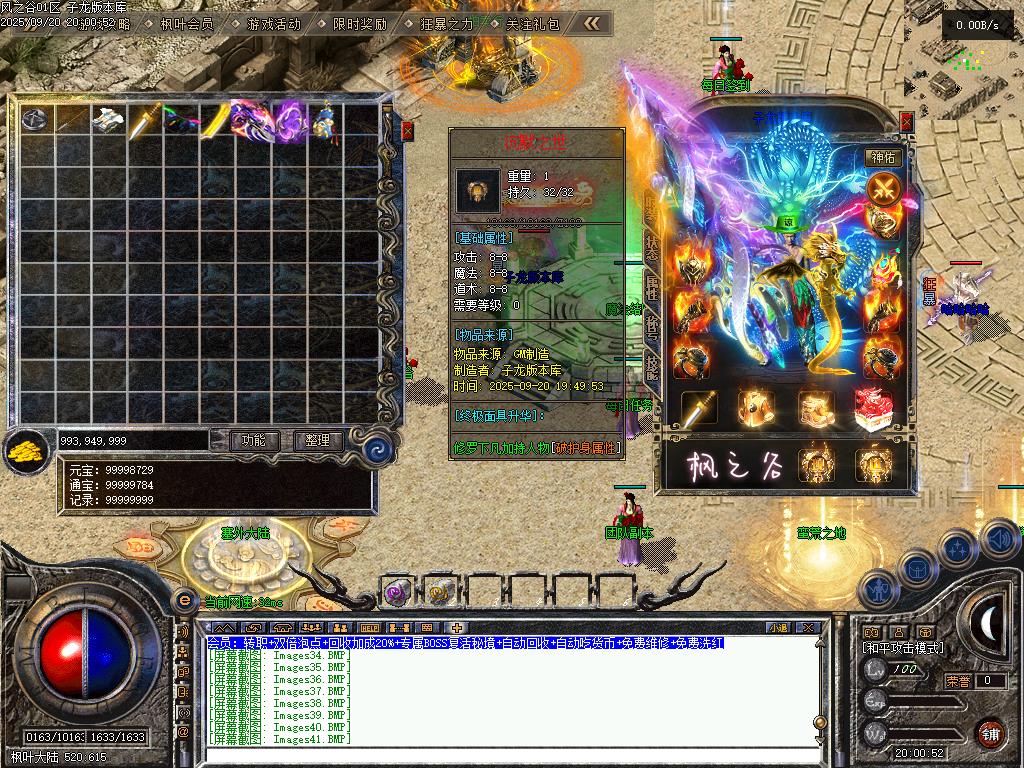Click the crossed swords icon on character panel
Viewport: 1024px width, 768px height.
884,188
